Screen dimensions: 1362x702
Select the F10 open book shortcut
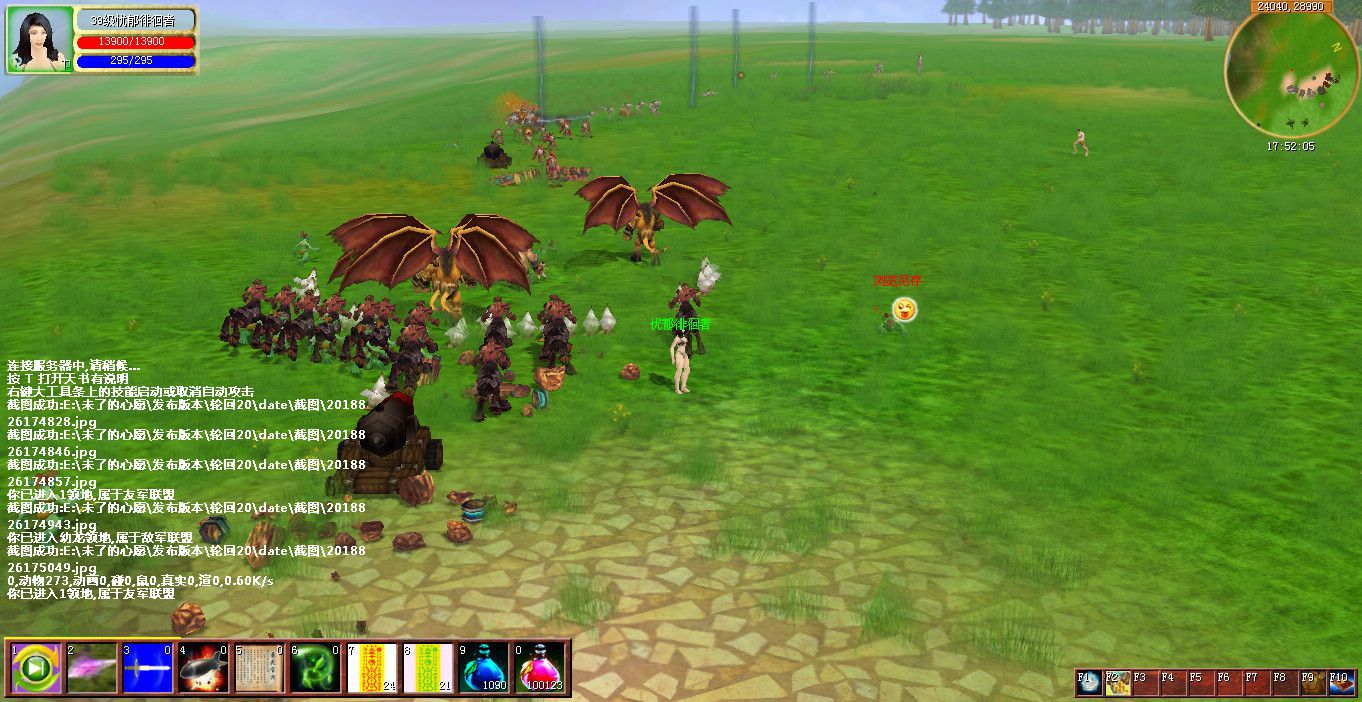coord(1342,683)
